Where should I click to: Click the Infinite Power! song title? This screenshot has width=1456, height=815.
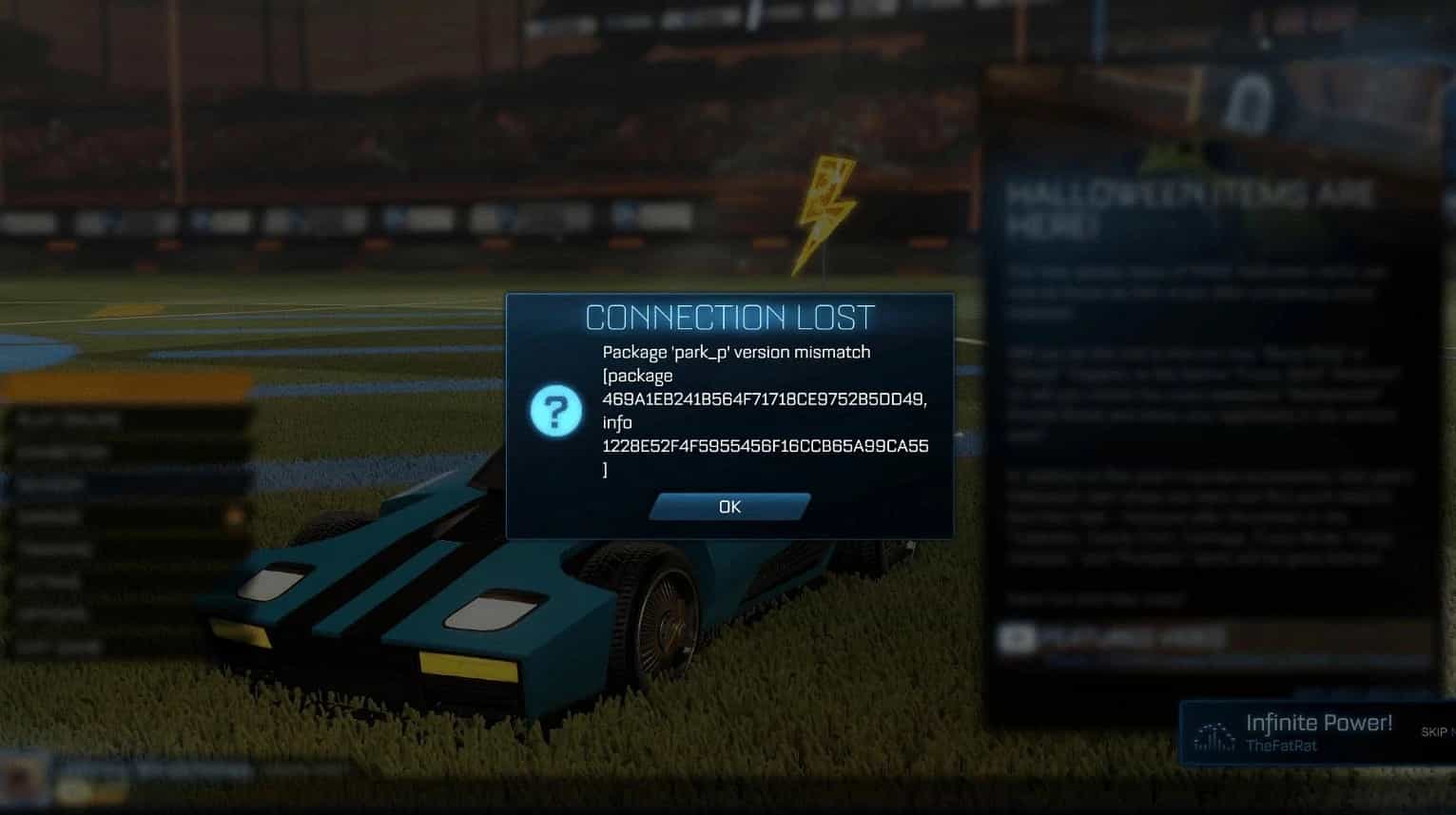click(1320, 722)
